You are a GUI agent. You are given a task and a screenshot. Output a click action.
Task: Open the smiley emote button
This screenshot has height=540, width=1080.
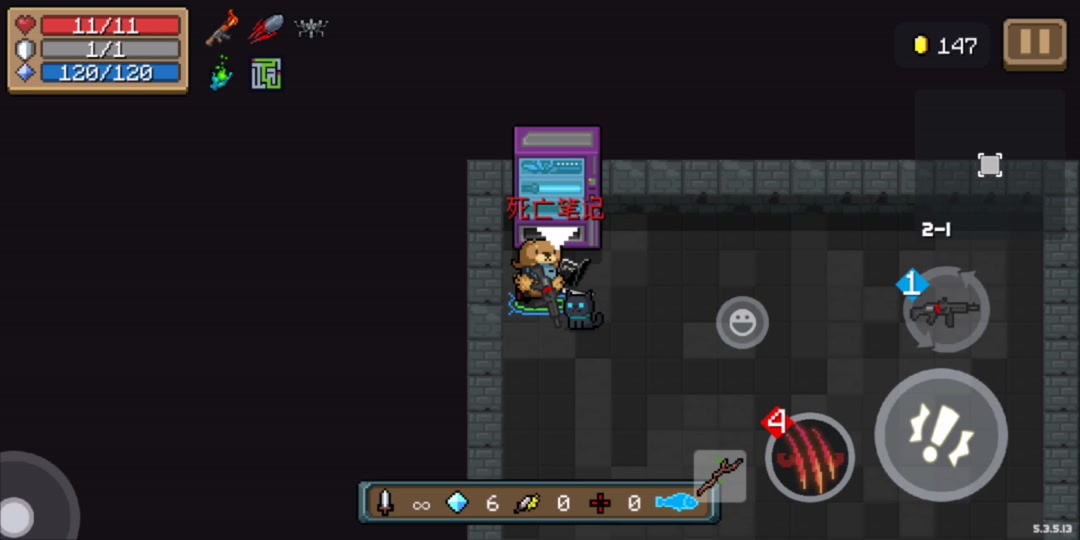click(x=742, y=323)
